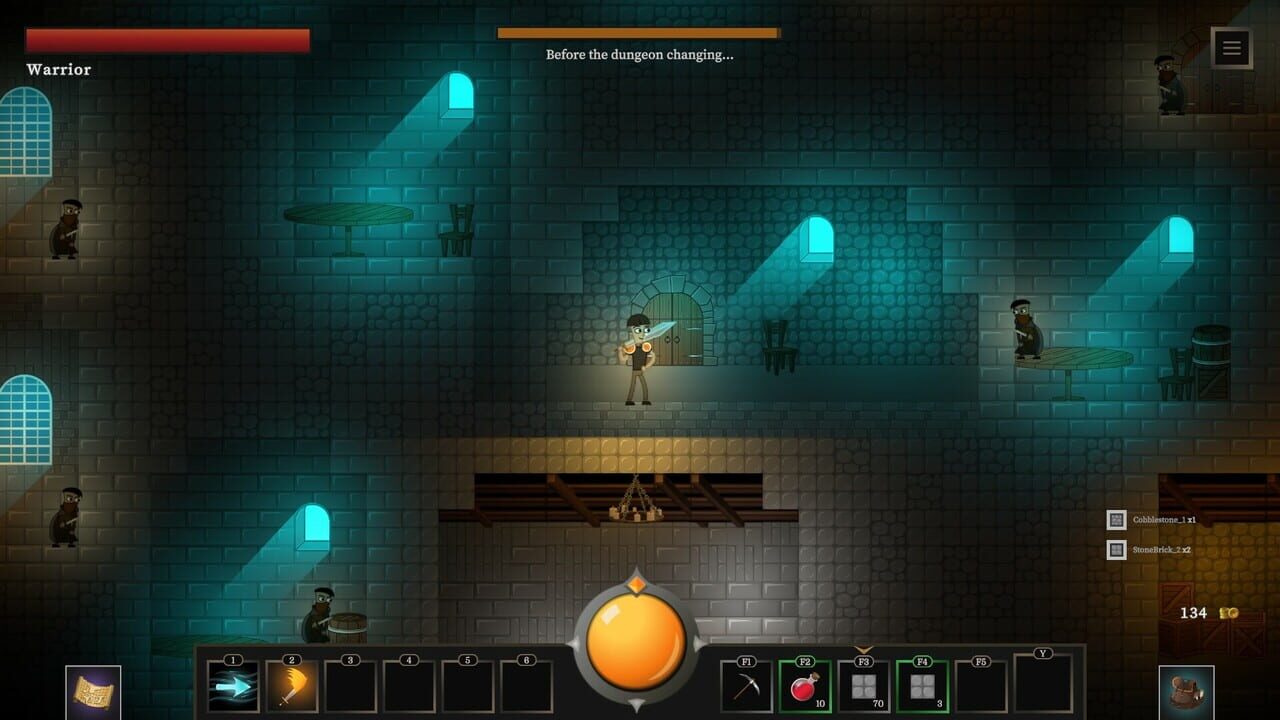Click the Warrior name label

tap(58, 70)
